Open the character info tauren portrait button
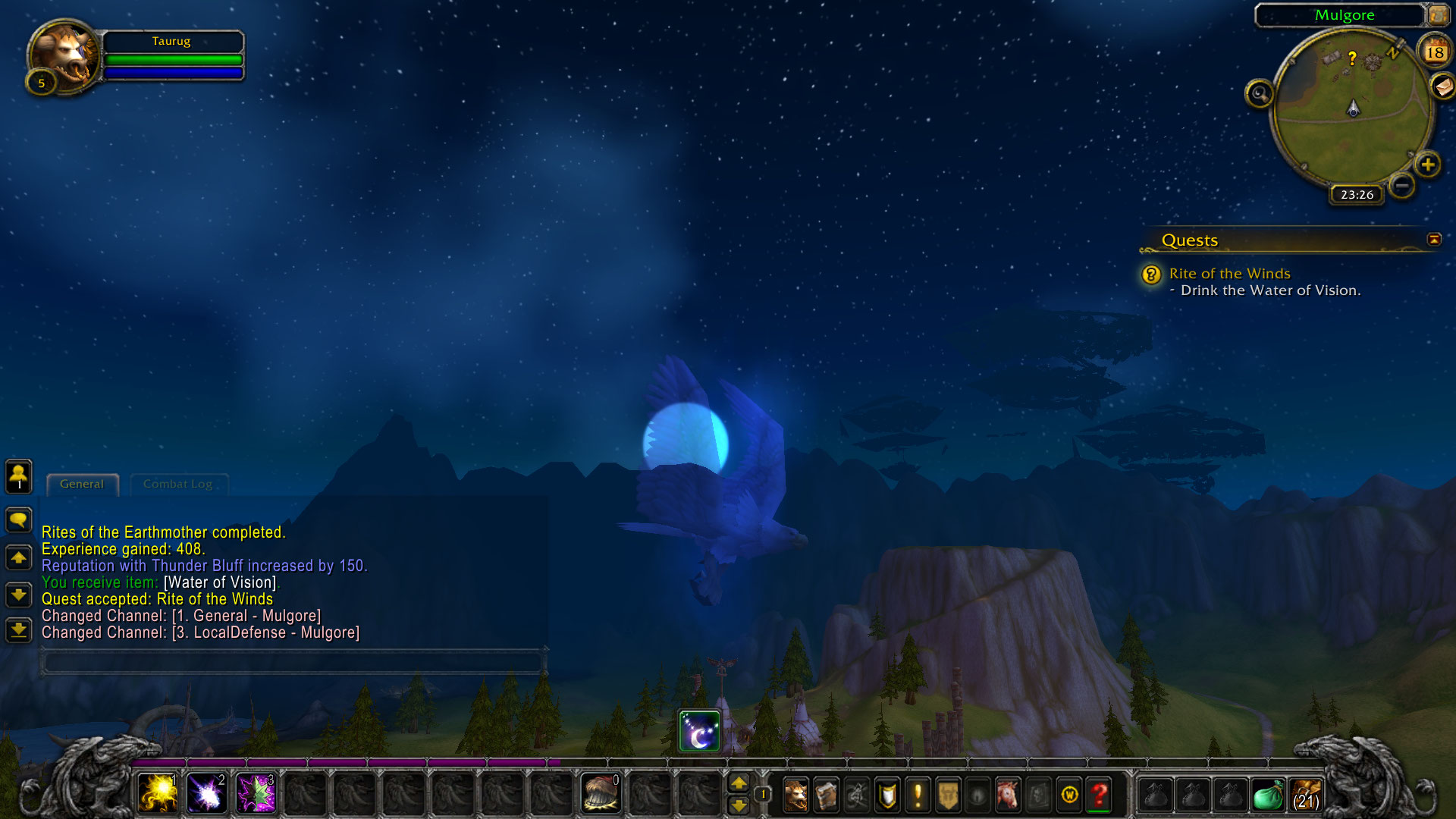This screenshot has height=819, width=1456. pos(795,795)
